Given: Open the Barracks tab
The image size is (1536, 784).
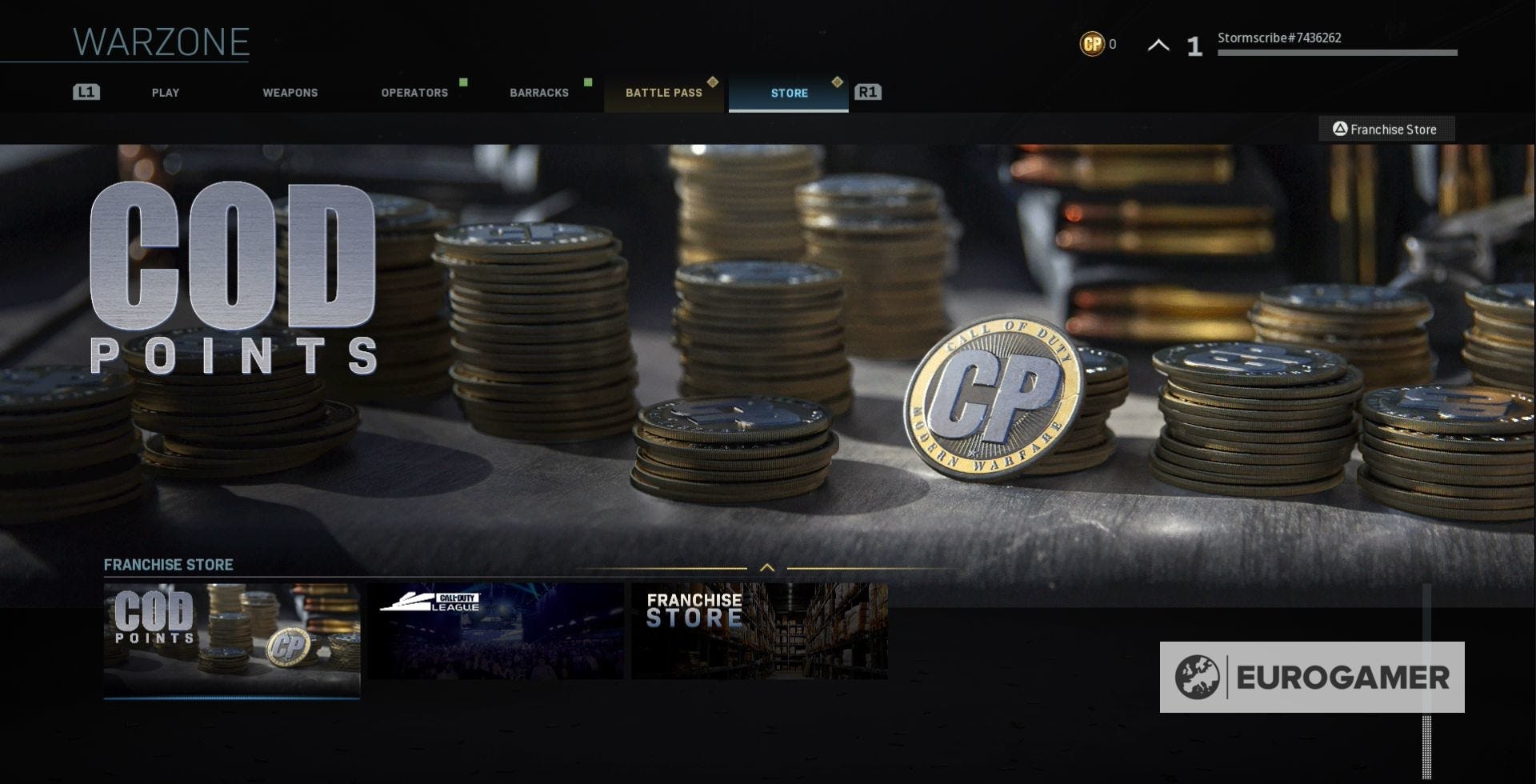Looking at the screenshot, I should tap(540, 93).
